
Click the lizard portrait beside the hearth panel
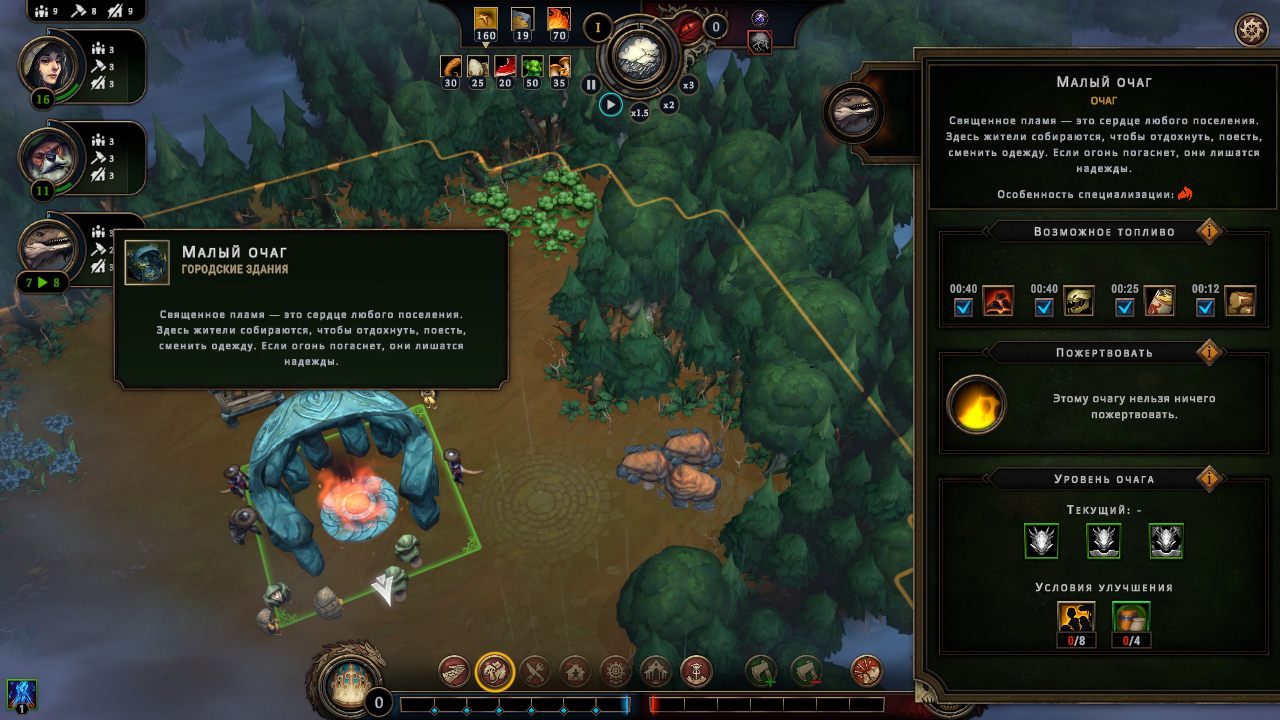pyautogui.click(x=852, y=111)
